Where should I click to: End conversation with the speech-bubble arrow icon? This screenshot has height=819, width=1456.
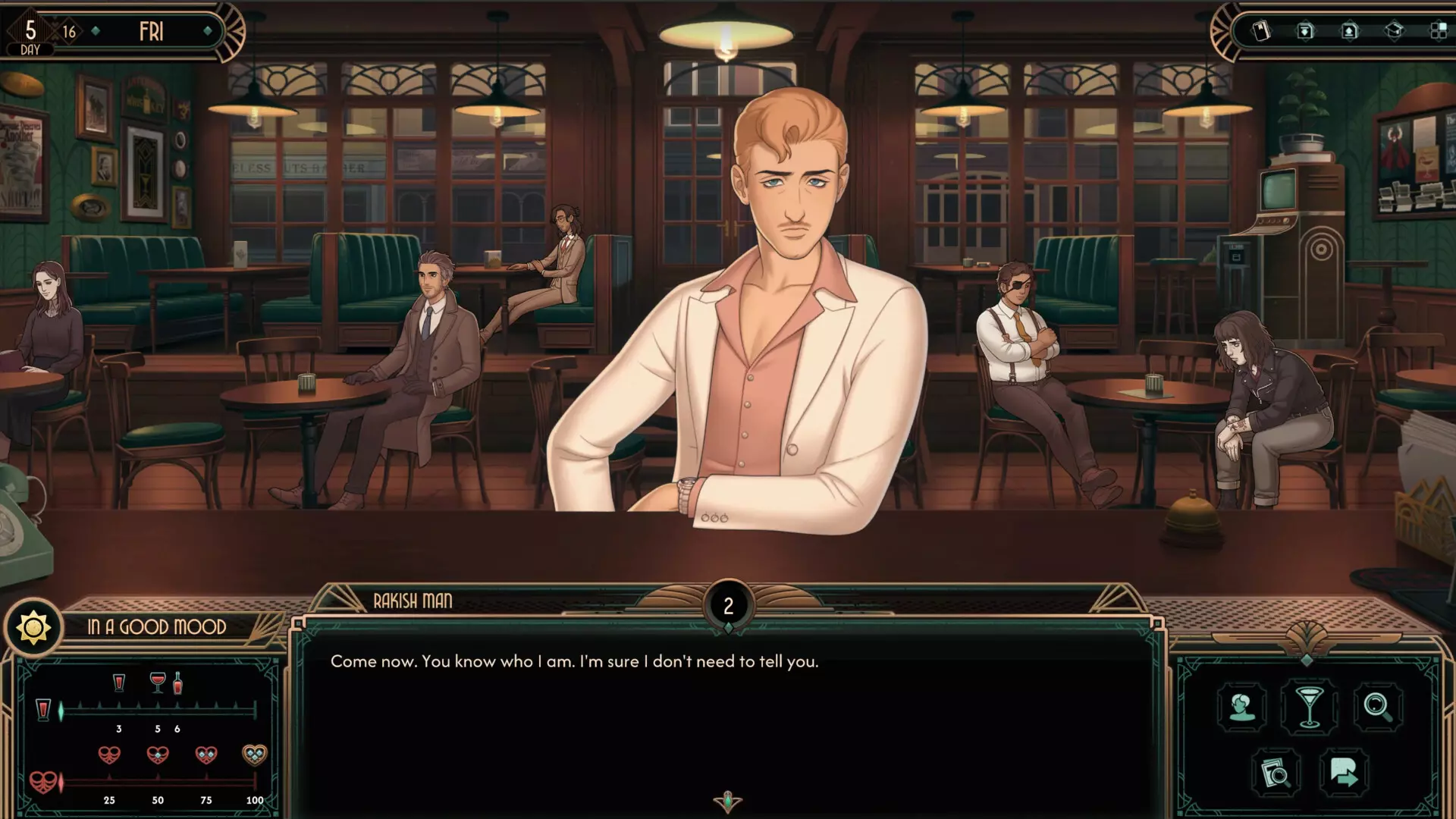(x=1344, y=773)
